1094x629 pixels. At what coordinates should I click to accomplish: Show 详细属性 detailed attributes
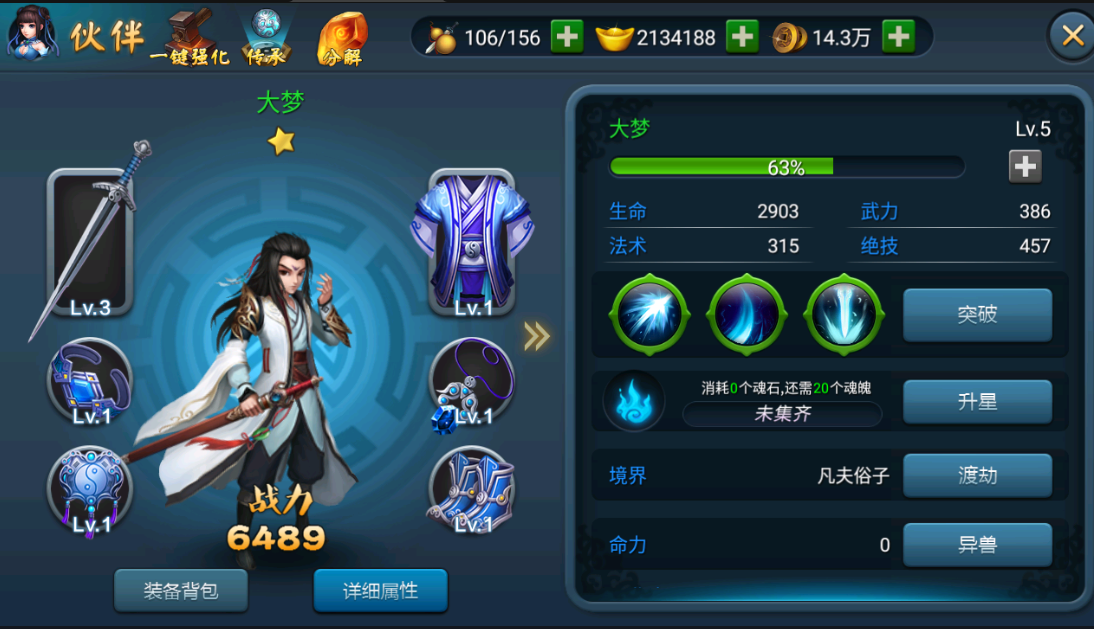380,591
